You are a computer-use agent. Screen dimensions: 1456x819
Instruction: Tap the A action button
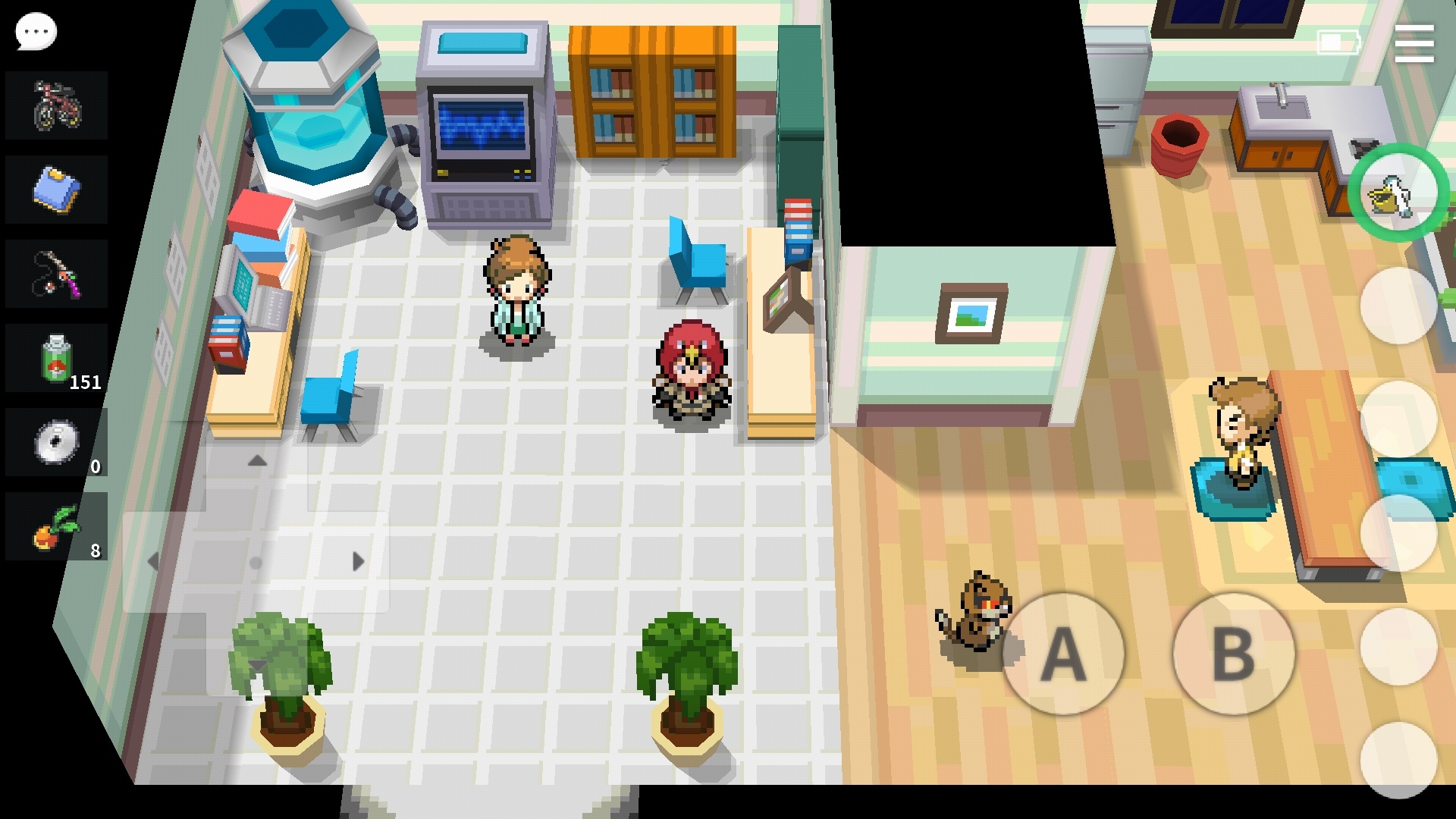1062,654
